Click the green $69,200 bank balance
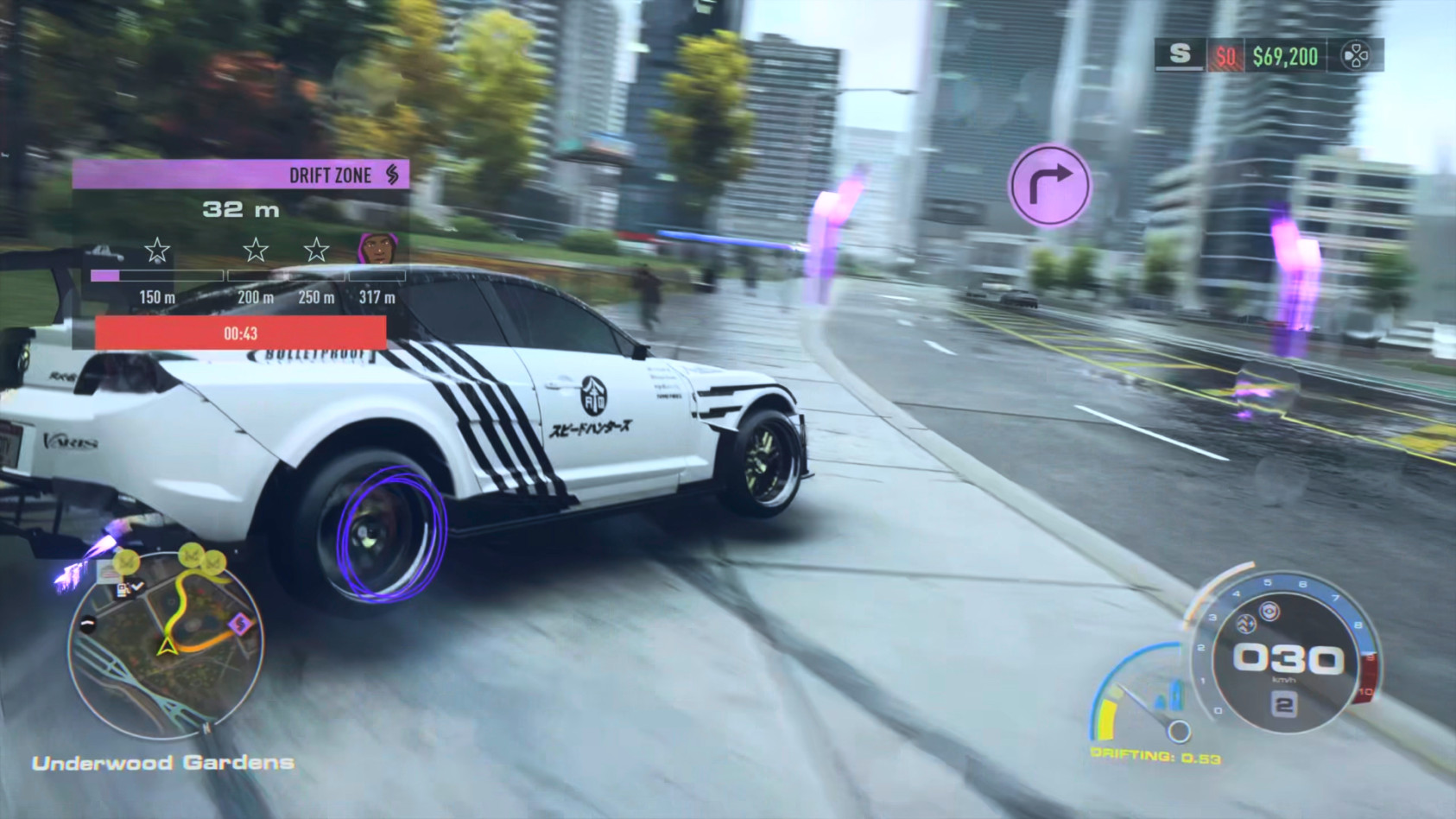The height and width of the screenshot is (819, 1456). pyautogui.click(x=1286, y=54)
